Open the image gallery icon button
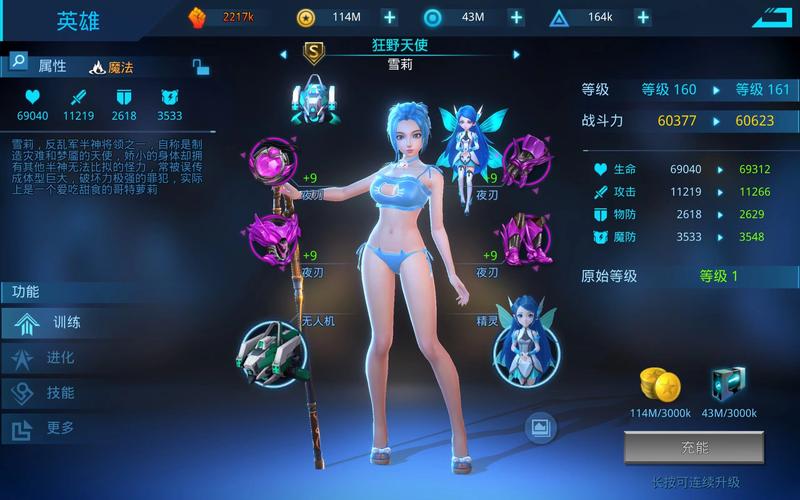 point(540,428)
